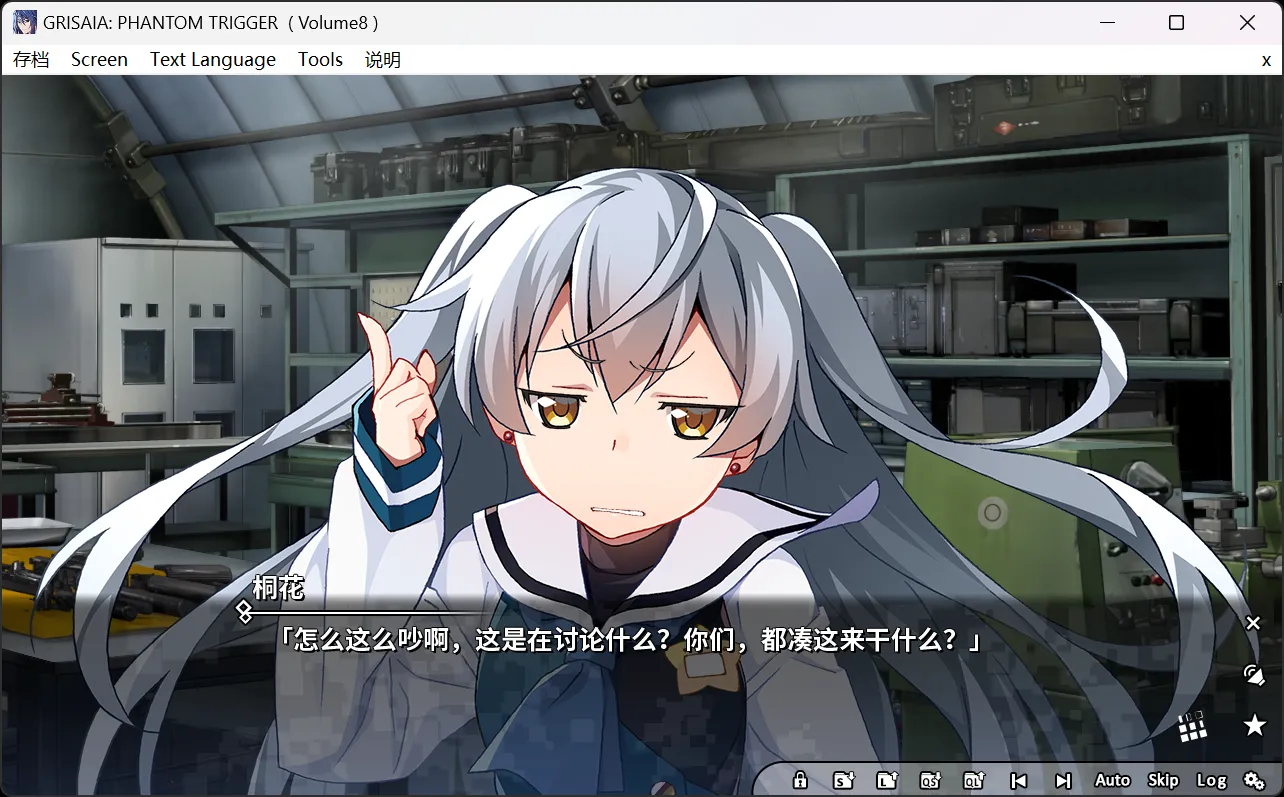This screenshot has width=1284, height=797.
Task: Jump back using the previous-page arrow
Action: 1019,780
